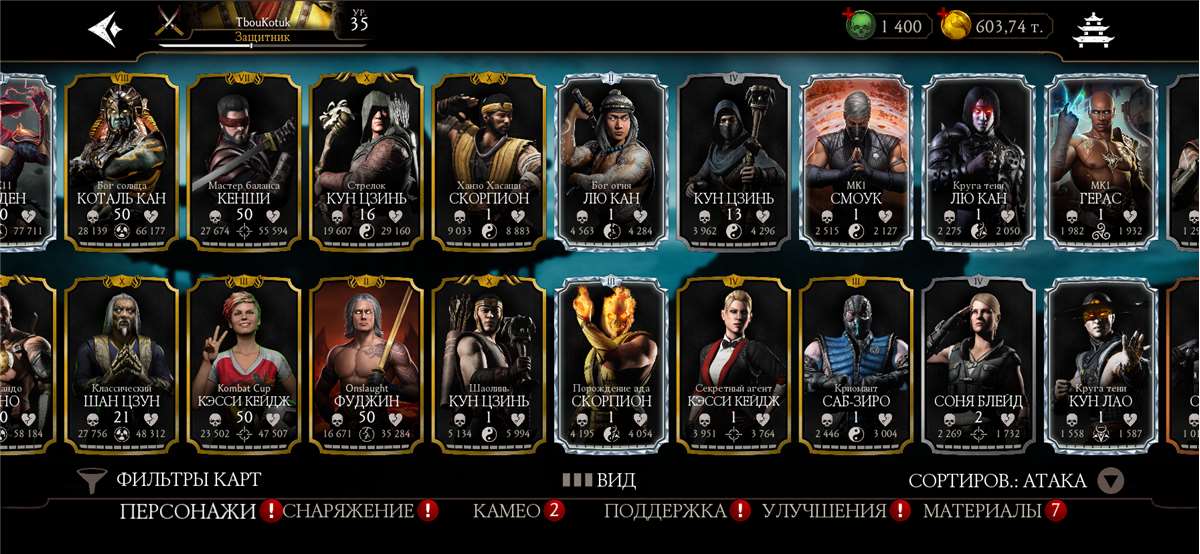
Task: Select the Onslaught Фуджин card
Action: point(367,365)
